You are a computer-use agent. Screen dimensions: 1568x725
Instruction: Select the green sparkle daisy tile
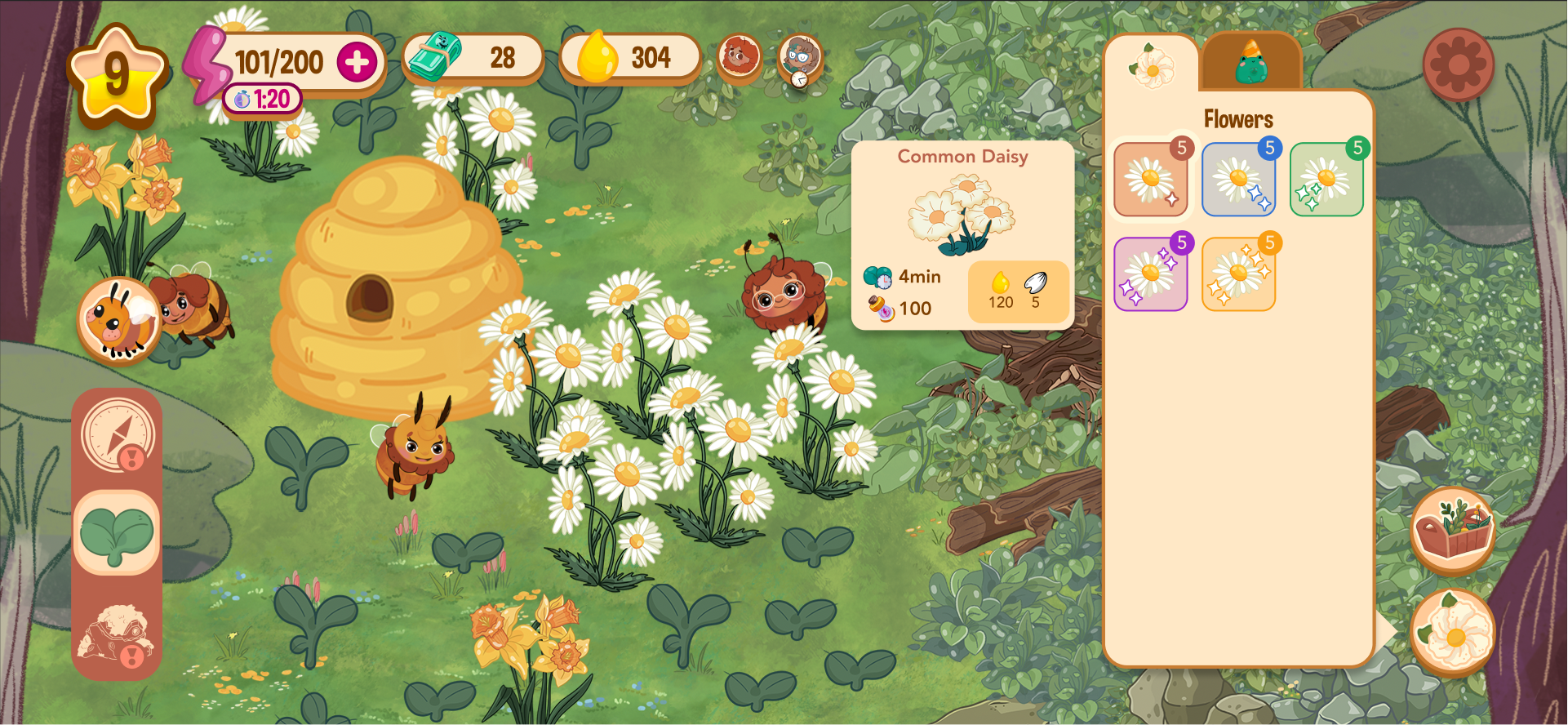pyautogui.click(x=1326, y=180)
